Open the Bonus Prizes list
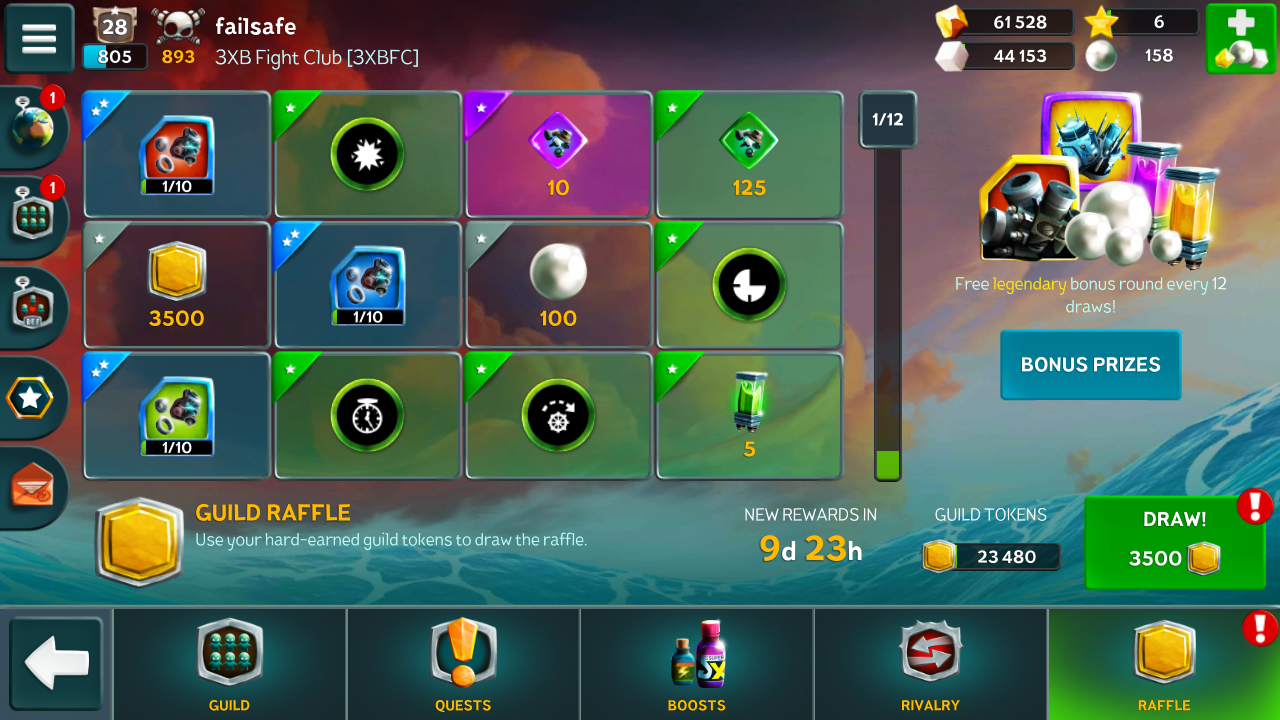Viewport: 1280px width, 720px height. click(1090, 365)
